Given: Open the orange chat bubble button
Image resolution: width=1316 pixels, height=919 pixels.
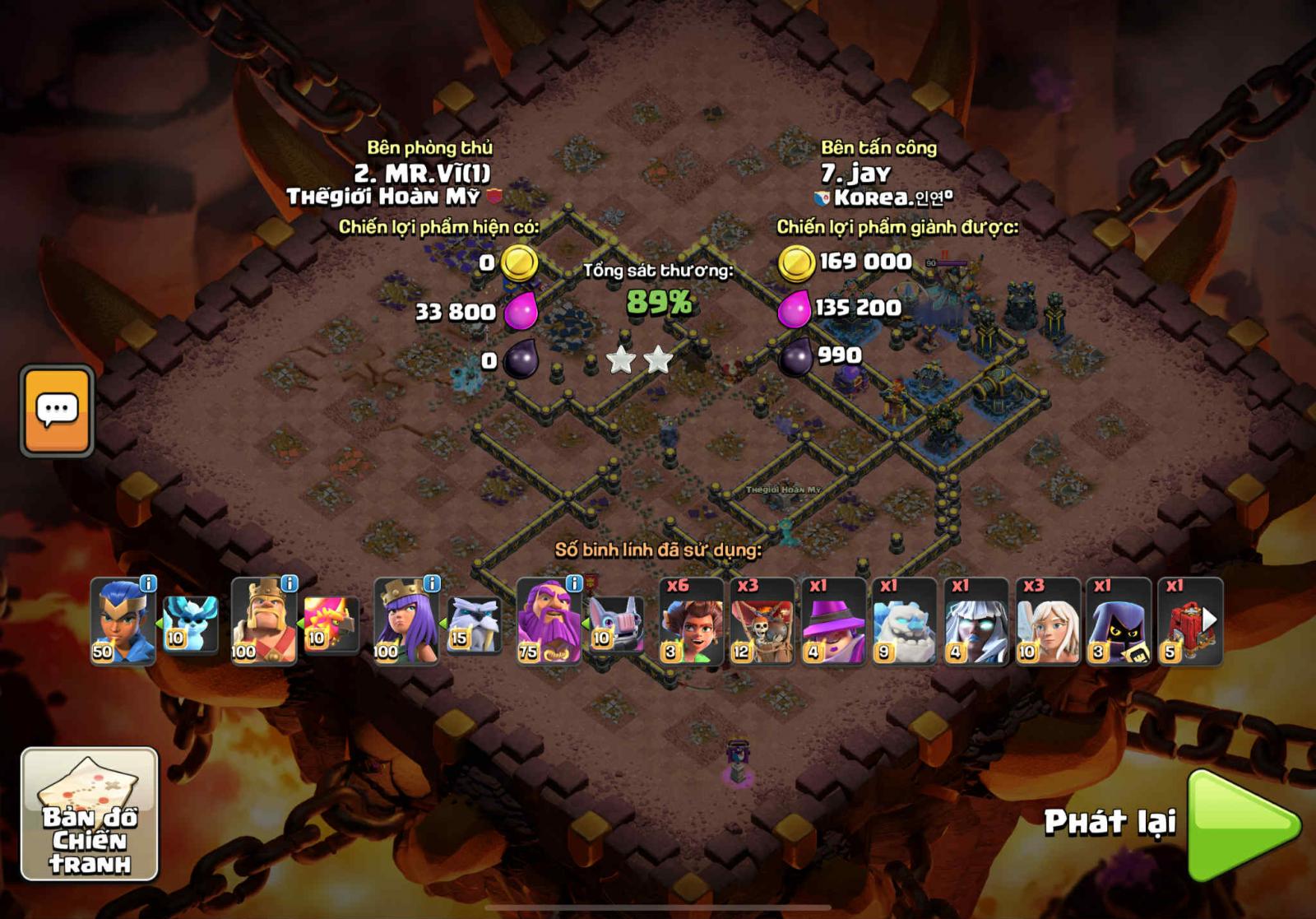Looking at the screenshot, I should [57, 411].
